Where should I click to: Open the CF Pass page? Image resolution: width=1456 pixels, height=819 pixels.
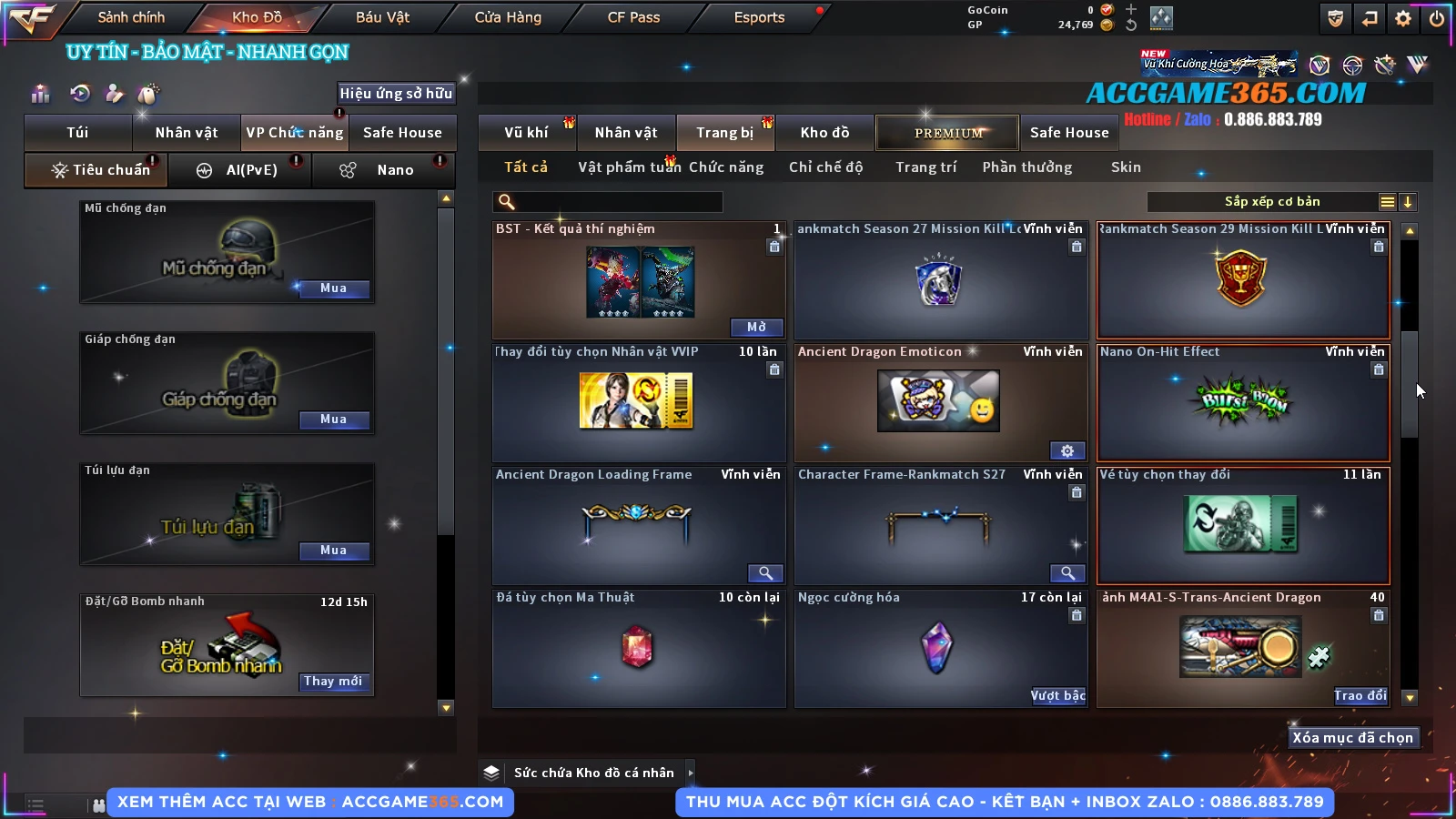[633, 17]
